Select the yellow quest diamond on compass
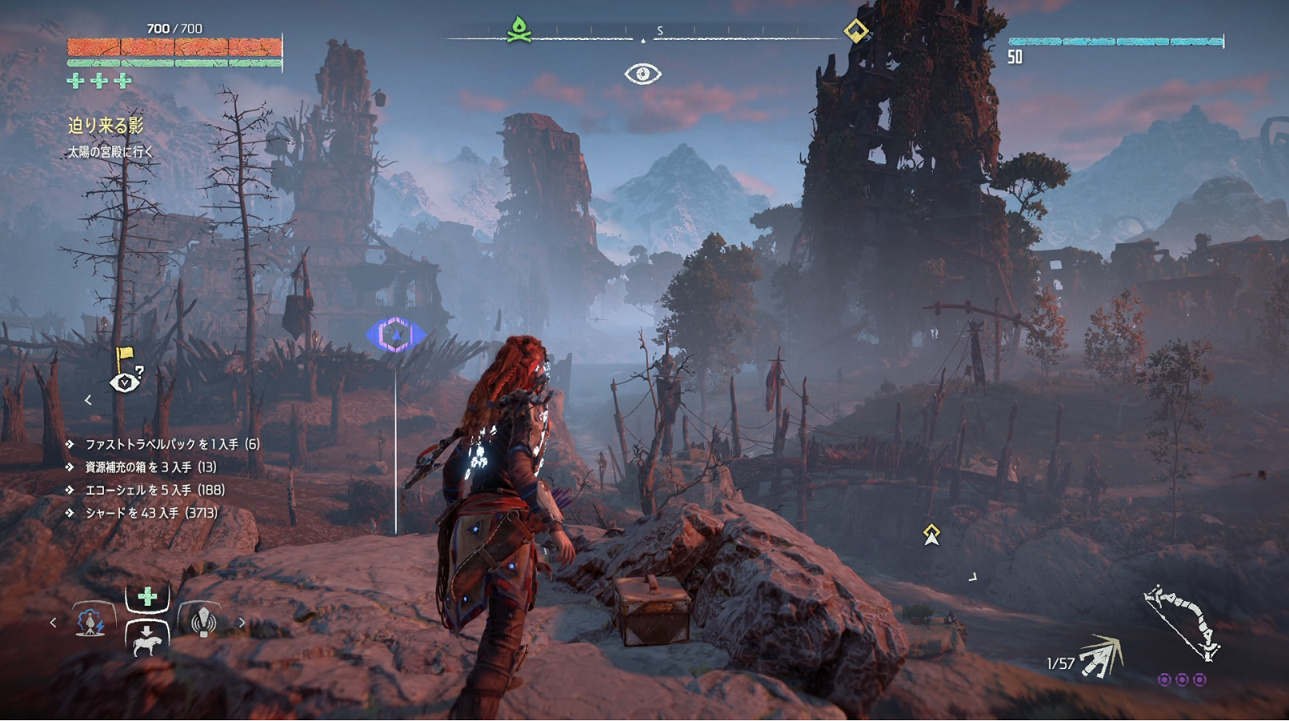This screenshot has width=1289, height=721. click(x=856, y=31)
